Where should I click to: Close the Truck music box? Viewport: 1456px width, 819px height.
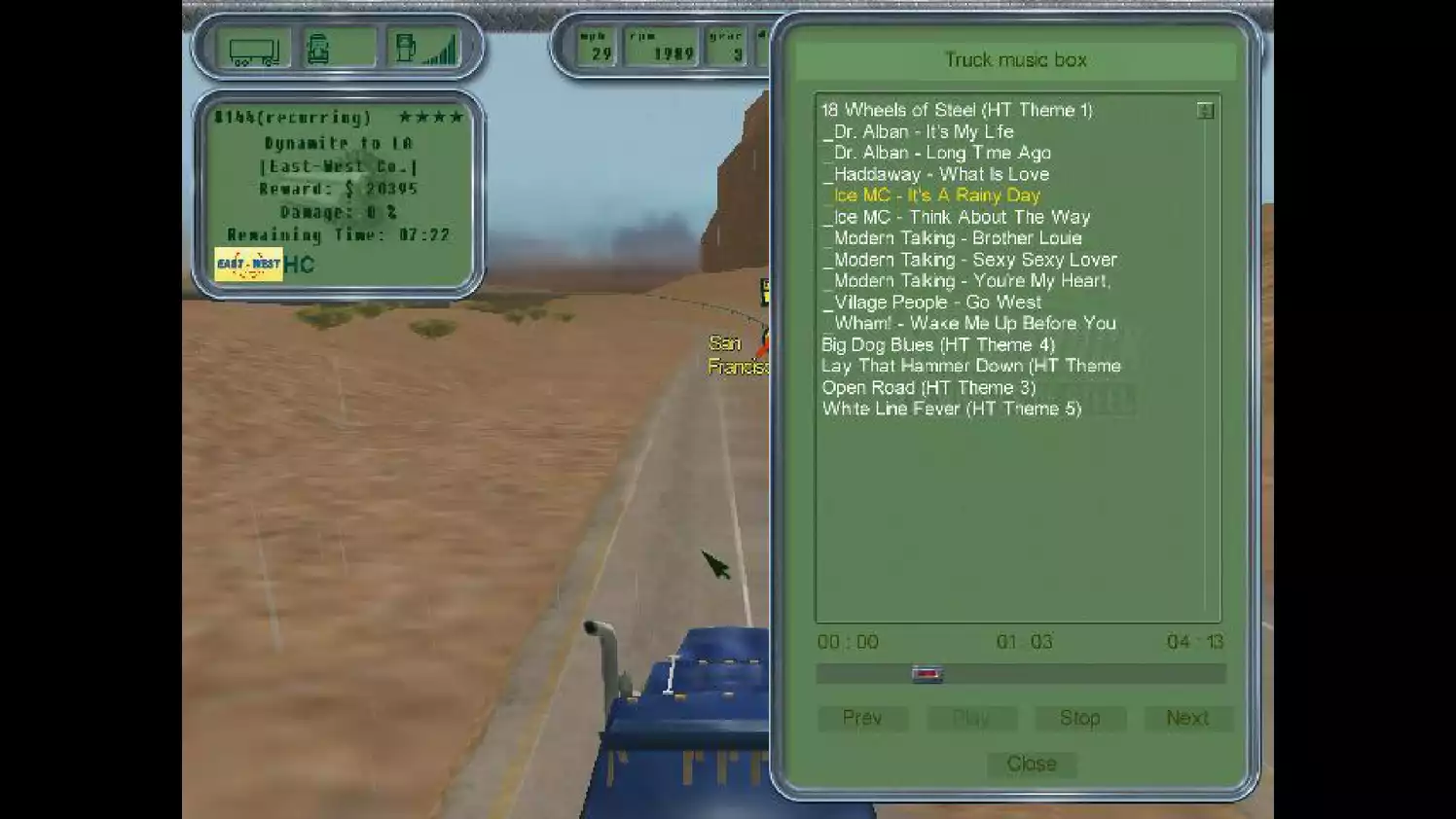[x=1031, y=764]
